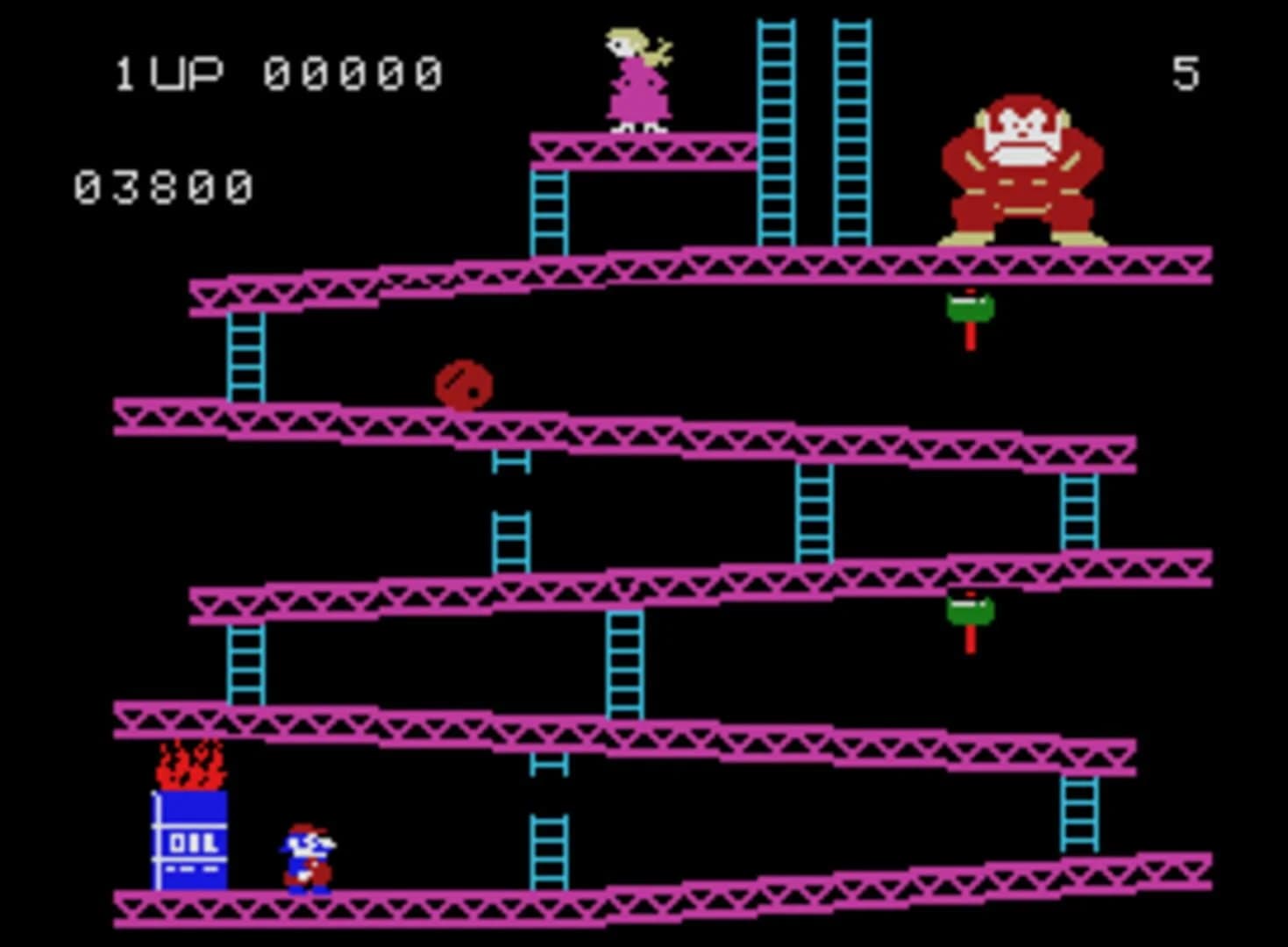Click the lives counter showing 5
The height and width of the screenshot is (947, 1288).
1185,72
